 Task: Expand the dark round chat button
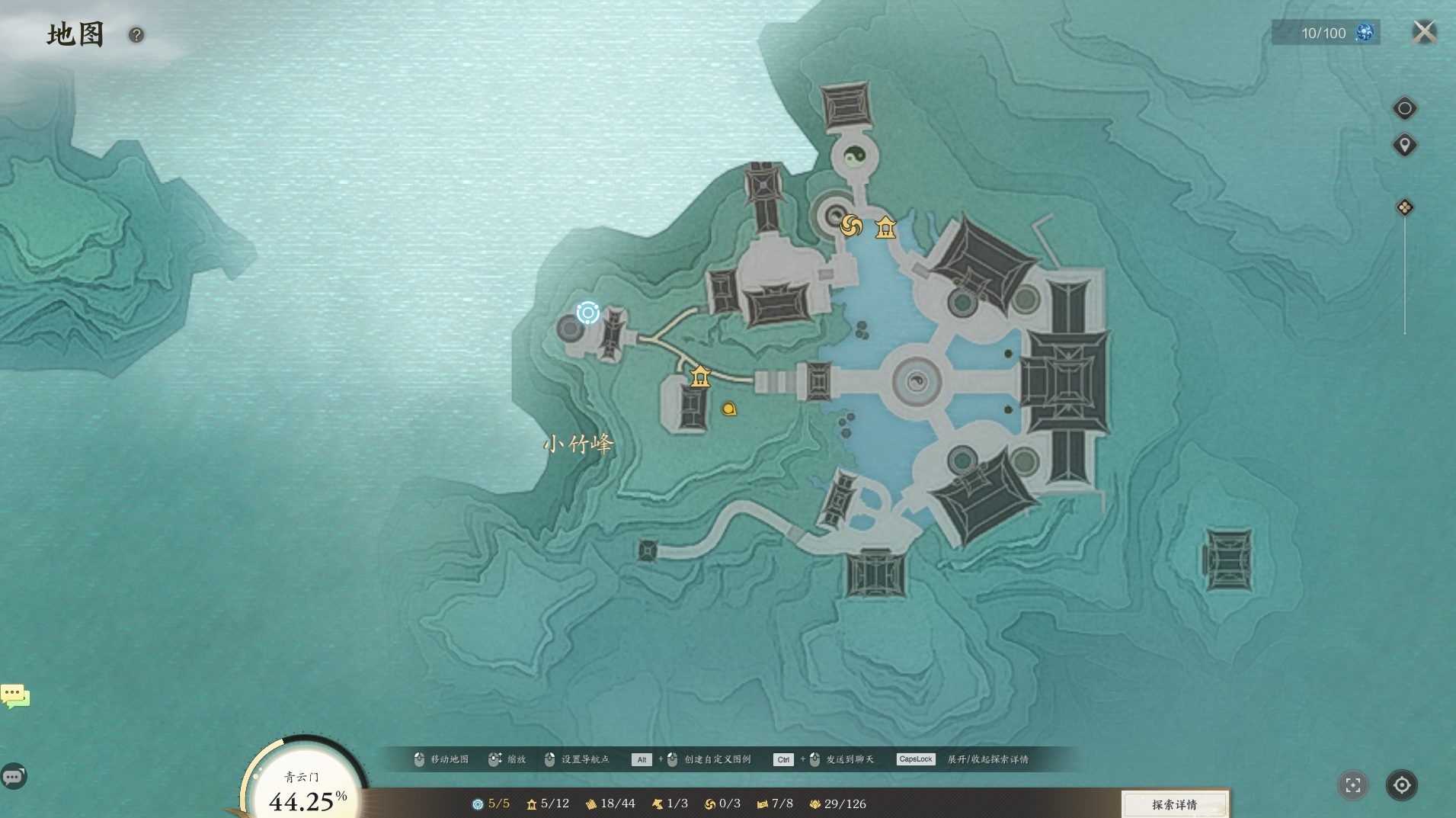[14, 776]
